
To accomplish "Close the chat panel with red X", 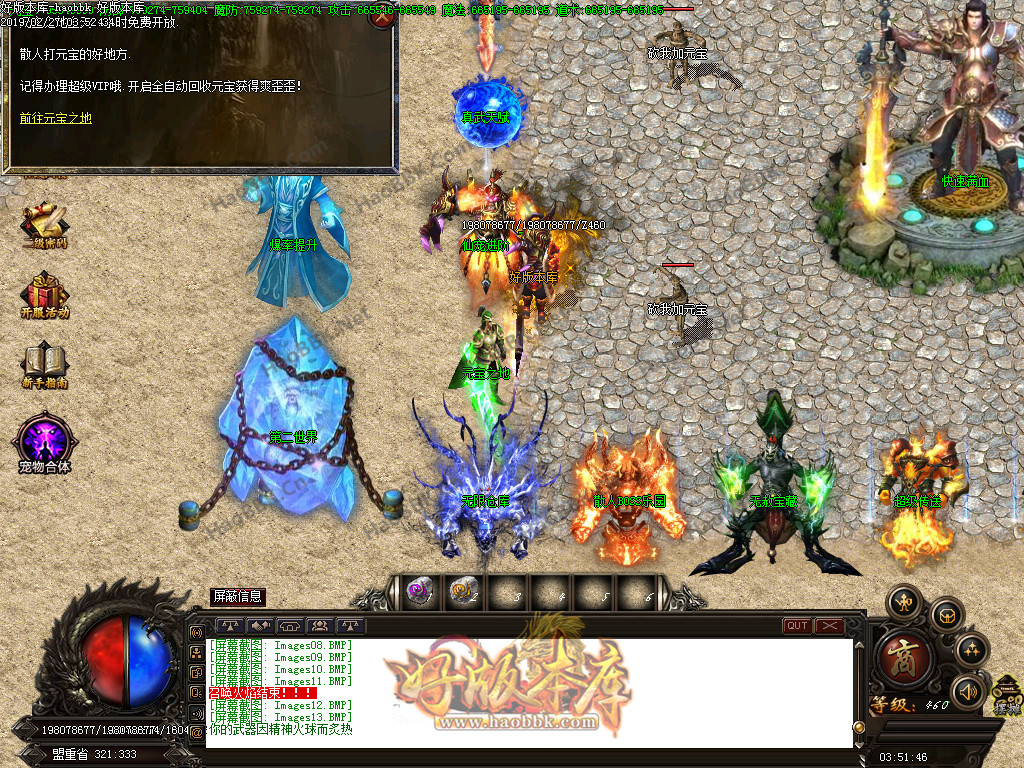I will pos(830,626).
